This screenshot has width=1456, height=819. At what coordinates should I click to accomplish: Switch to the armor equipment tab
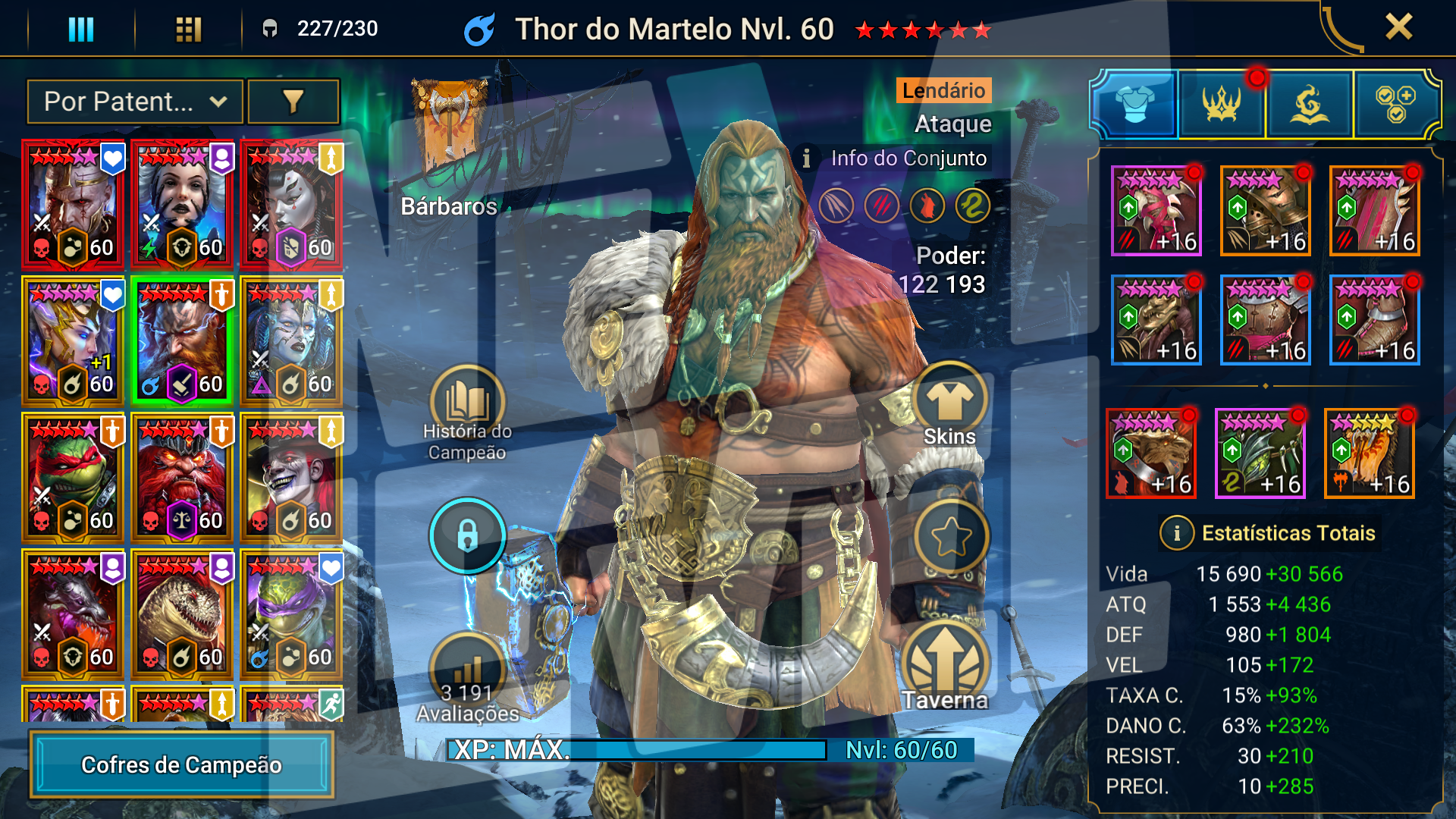pos(1134,104)
